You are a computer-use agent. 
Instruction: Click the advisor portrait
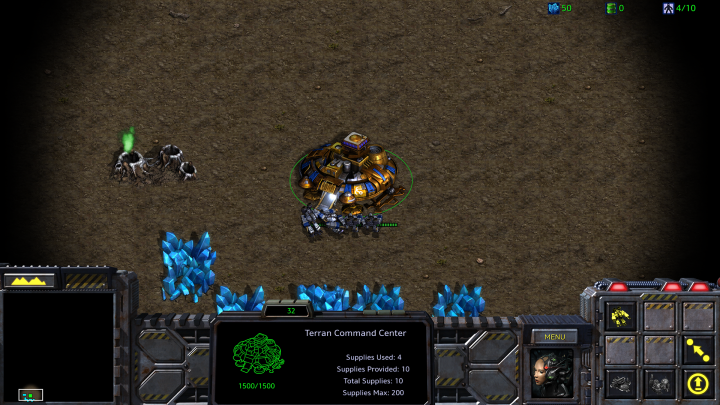pos(554,373)
